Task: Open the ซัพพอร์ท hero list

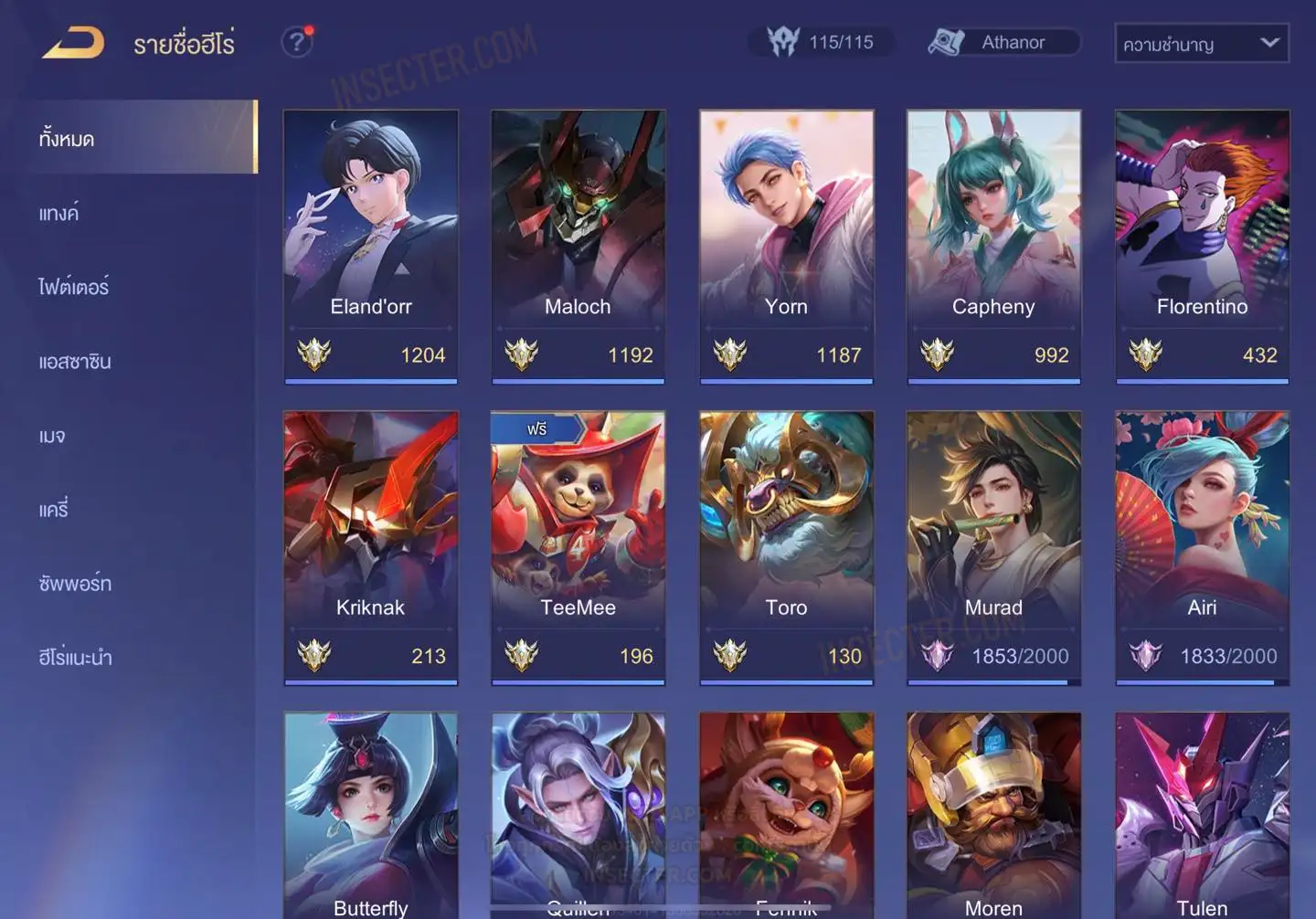Action: coord(75,584)
